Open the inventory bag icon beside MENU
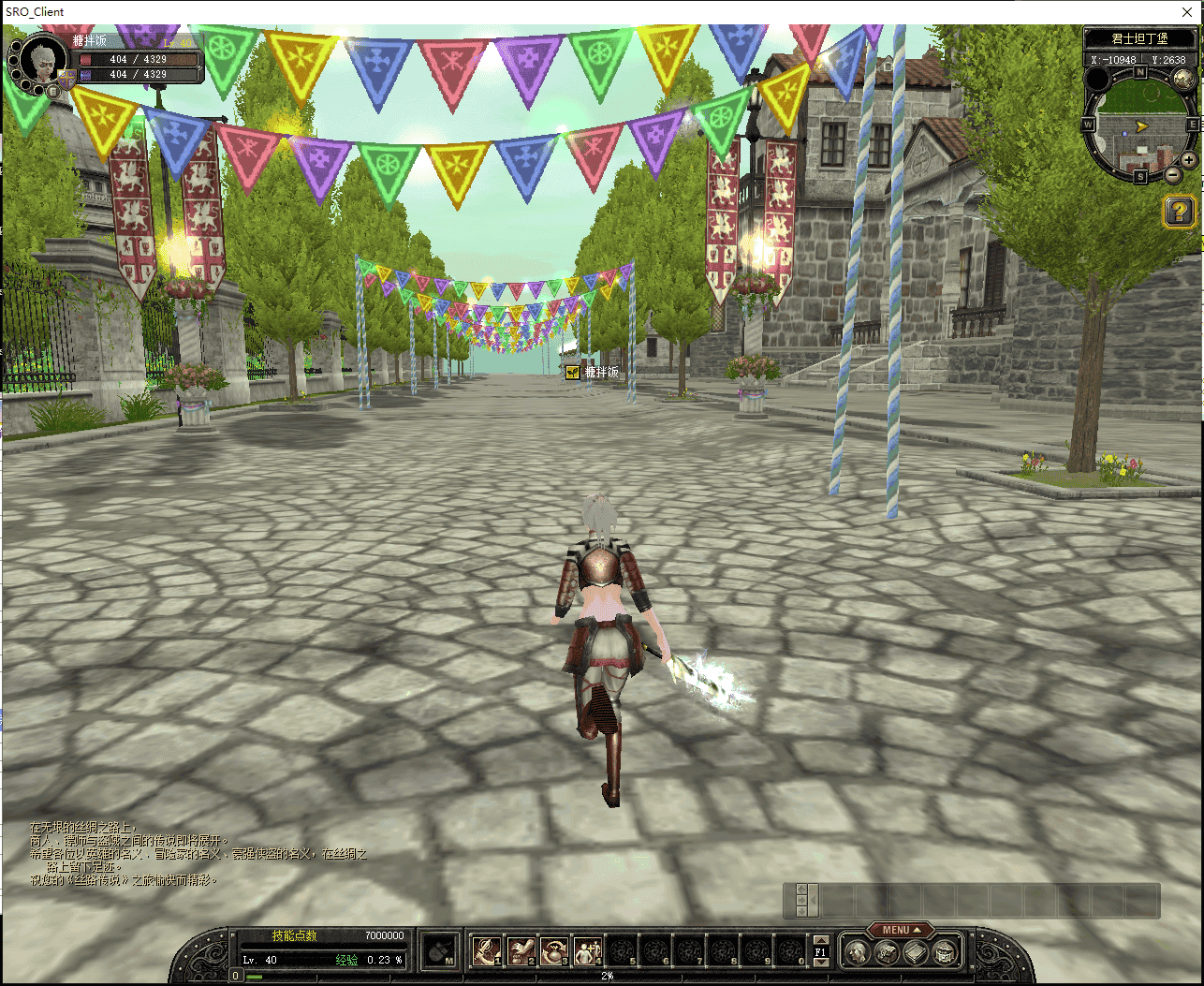Image resolution: width=1204 pixels, height=986 pixels. [887, 952]
